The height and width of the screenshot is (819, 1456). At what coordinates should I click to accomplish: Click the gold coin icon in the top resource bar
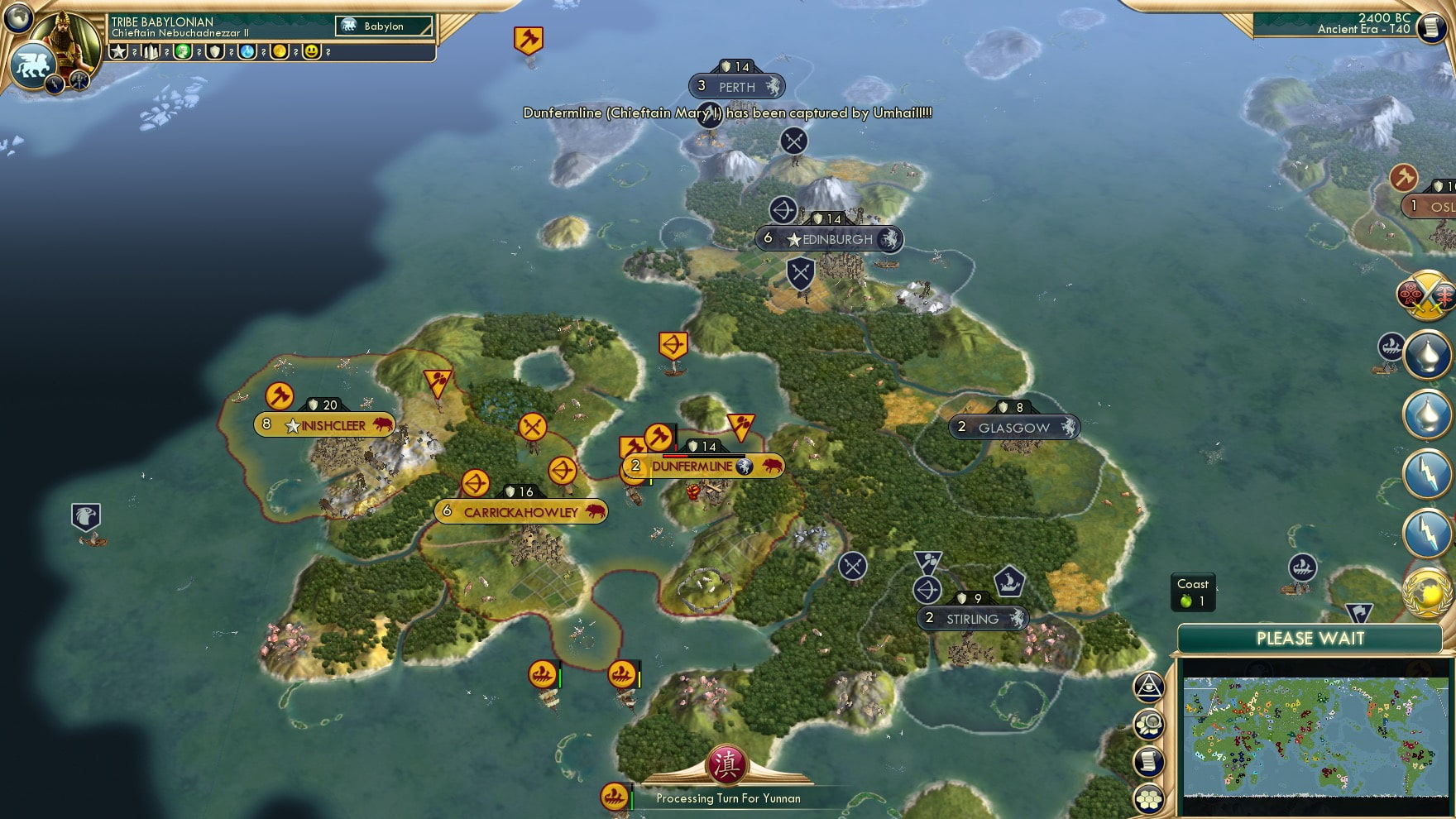click(280, 52)
